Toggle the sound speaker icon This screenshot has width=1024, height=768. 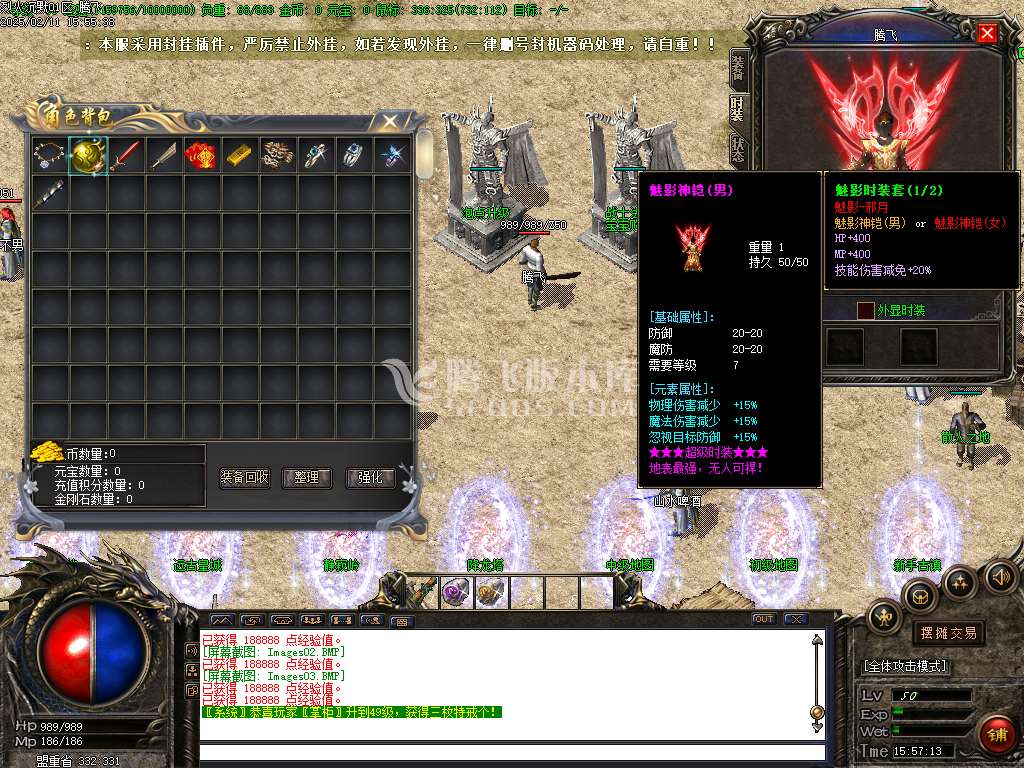pos(1000,577)
